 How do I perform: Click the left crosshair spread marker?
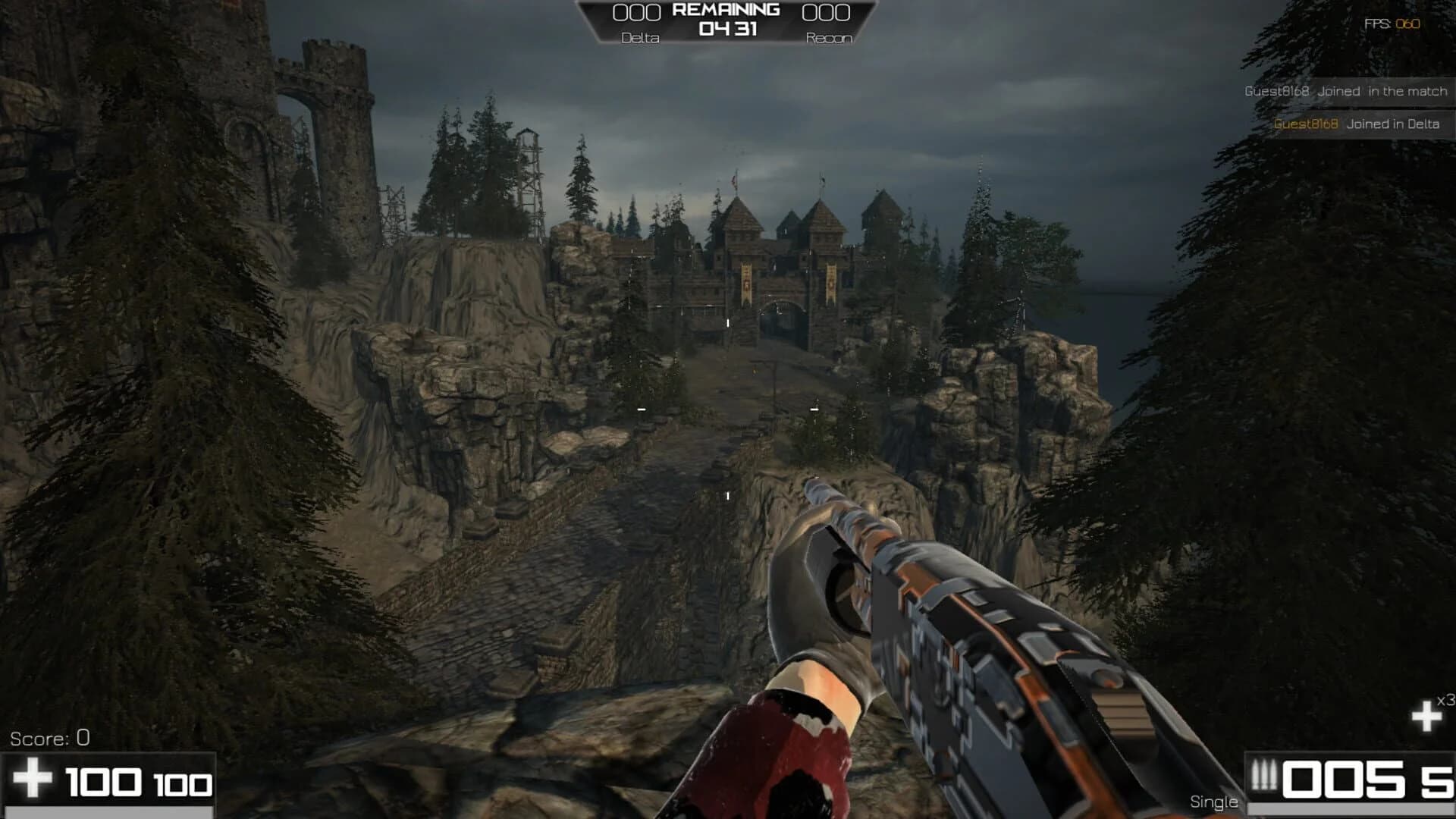(641, 409)
